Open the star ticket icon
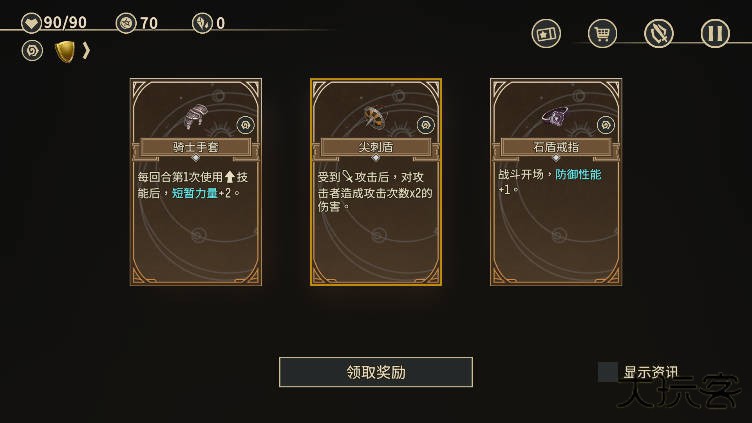 click(546, 34)
